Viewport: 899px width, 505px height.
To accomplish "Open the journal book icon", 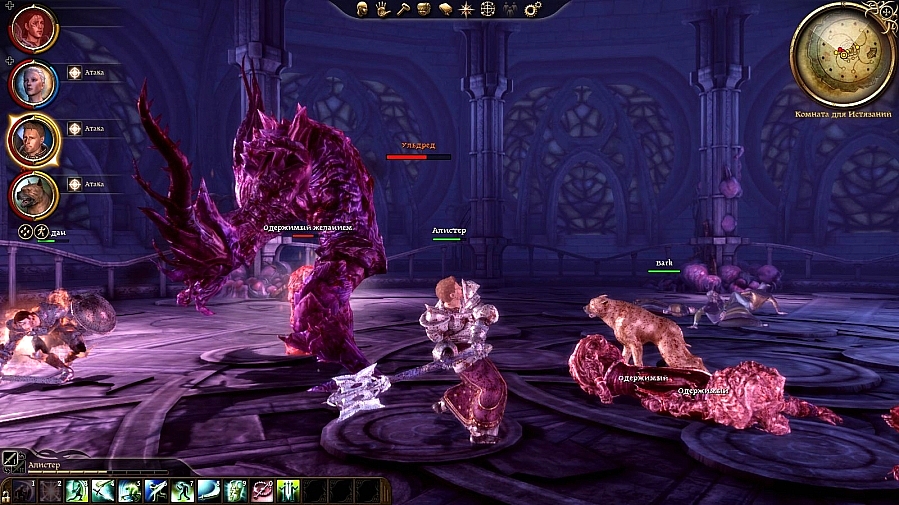I will tap(445, 9).
